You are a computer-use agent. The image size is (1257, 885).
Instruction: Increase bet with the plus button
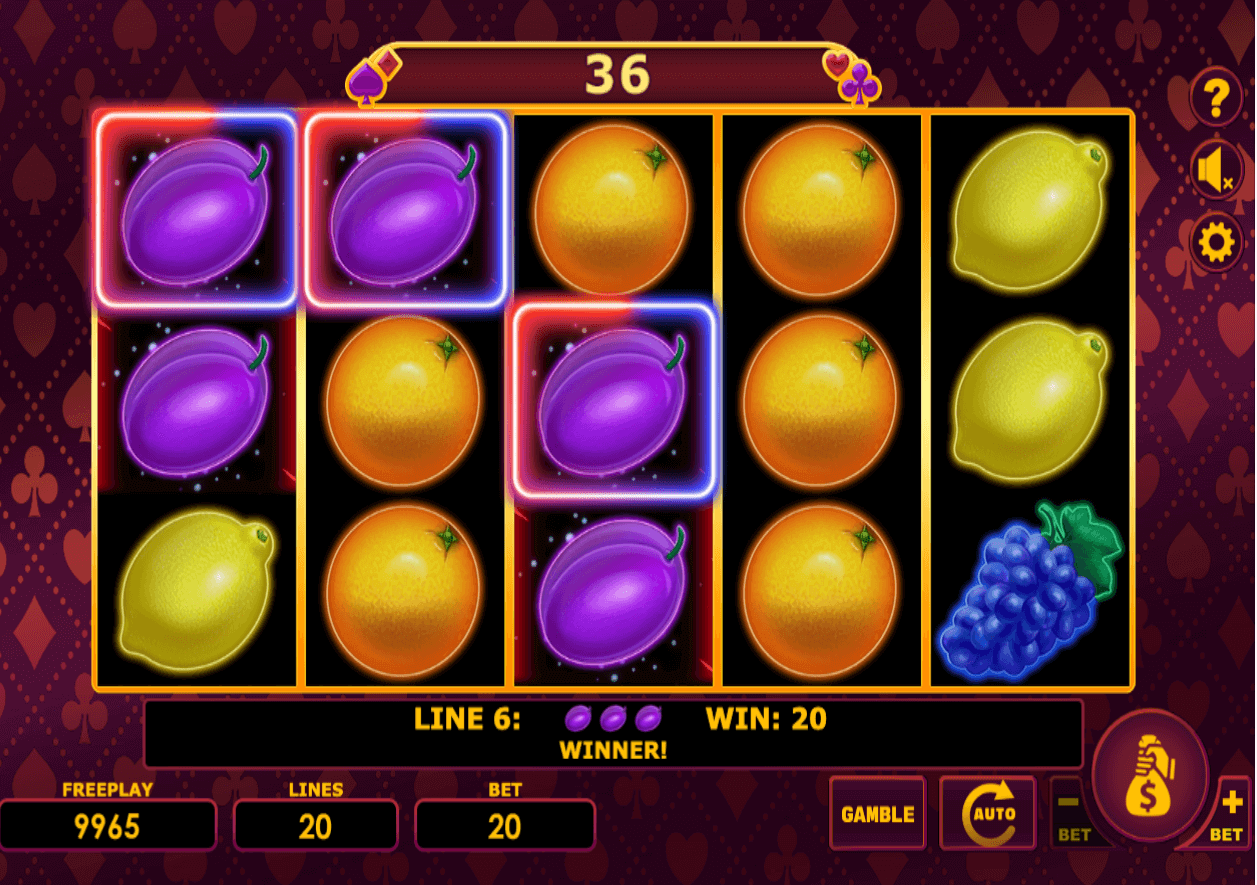[x=1230, y=812]
